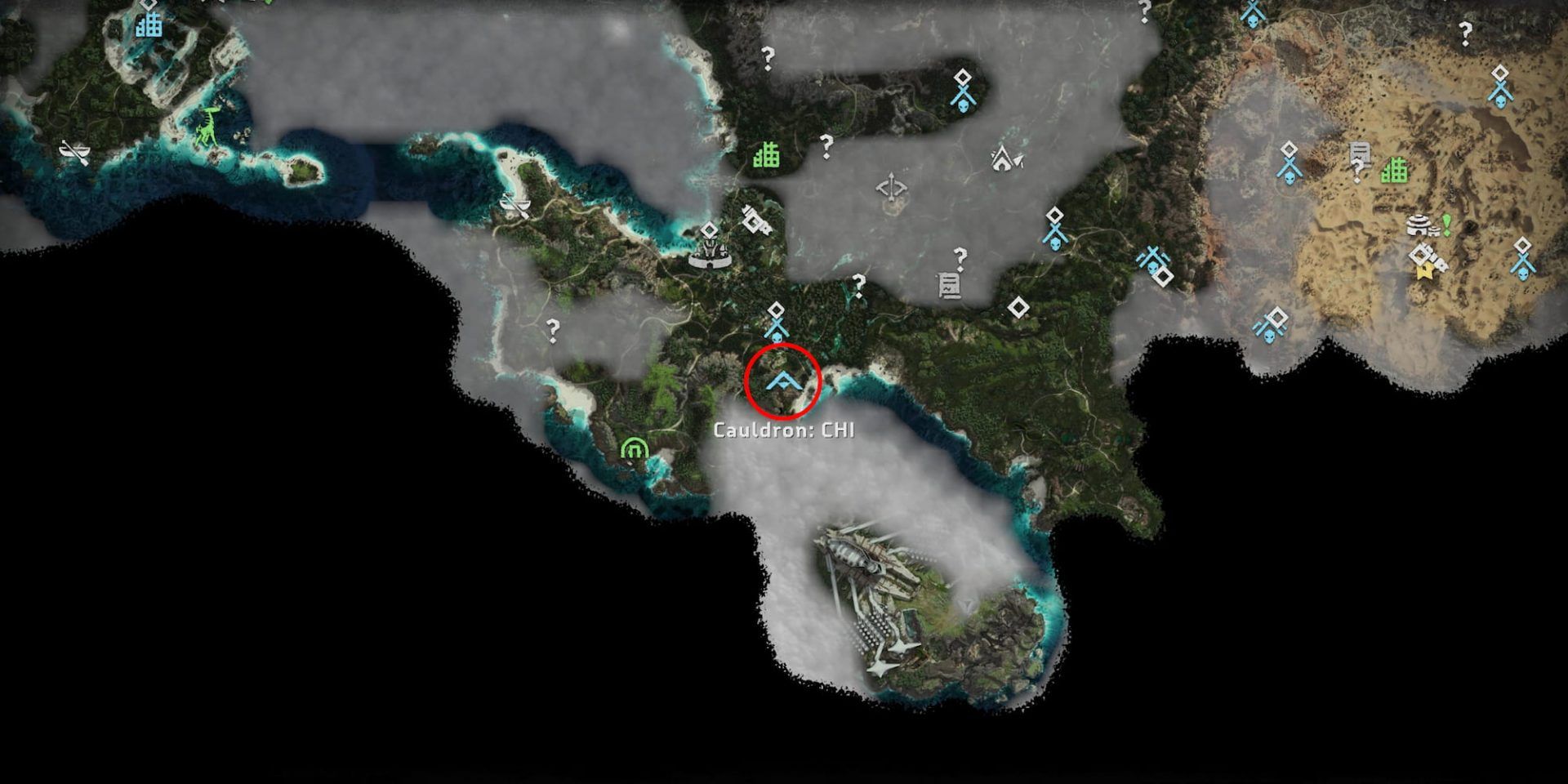Select the white dome settlement icon in the desert
Viewport: 1568px width, 784px height.
1418,225
